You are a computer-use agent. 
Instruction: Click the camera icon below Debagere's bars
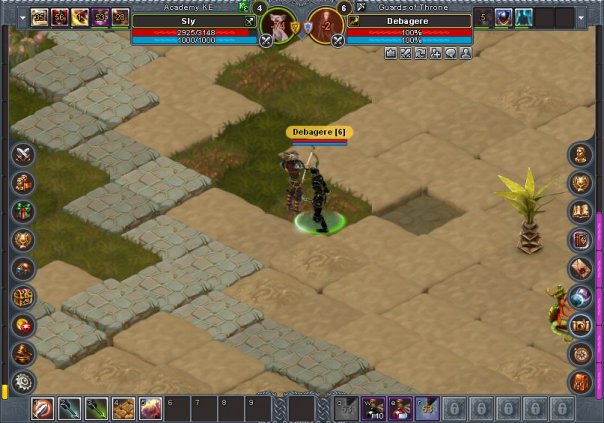click(x=391, y=53)
